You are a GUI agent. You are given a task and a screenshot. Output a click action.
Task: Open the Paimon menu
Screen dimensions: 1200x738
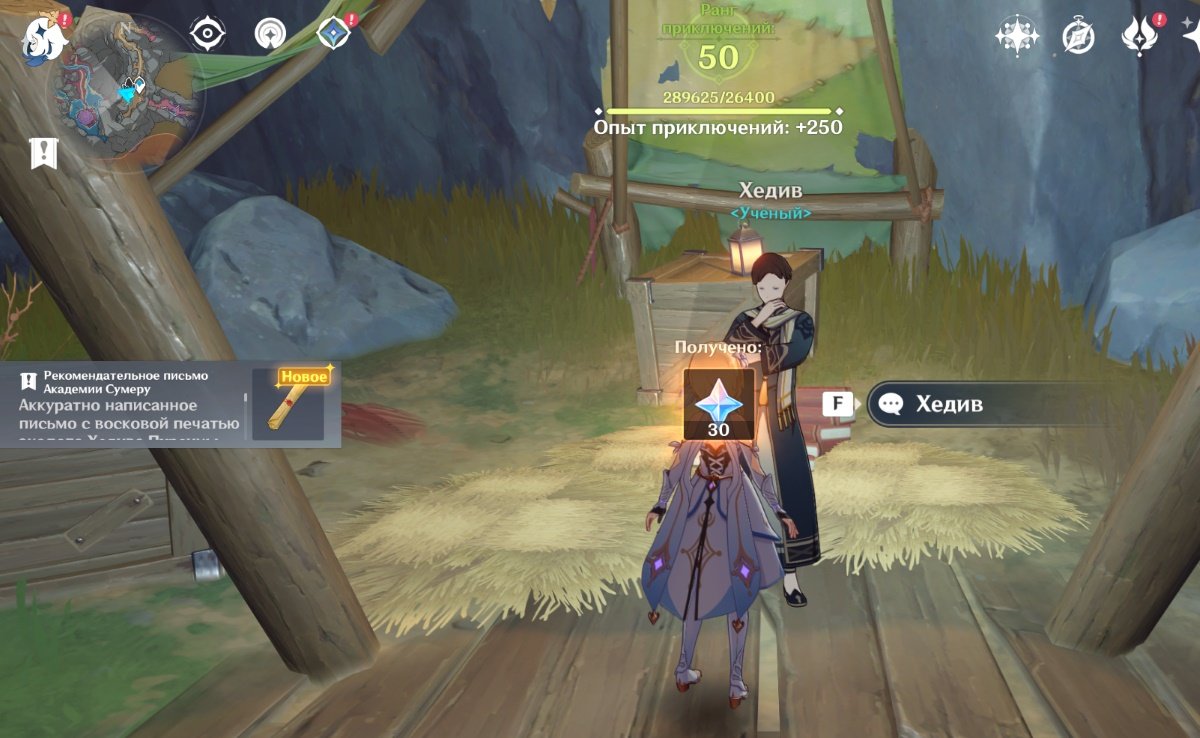[45, 36]
